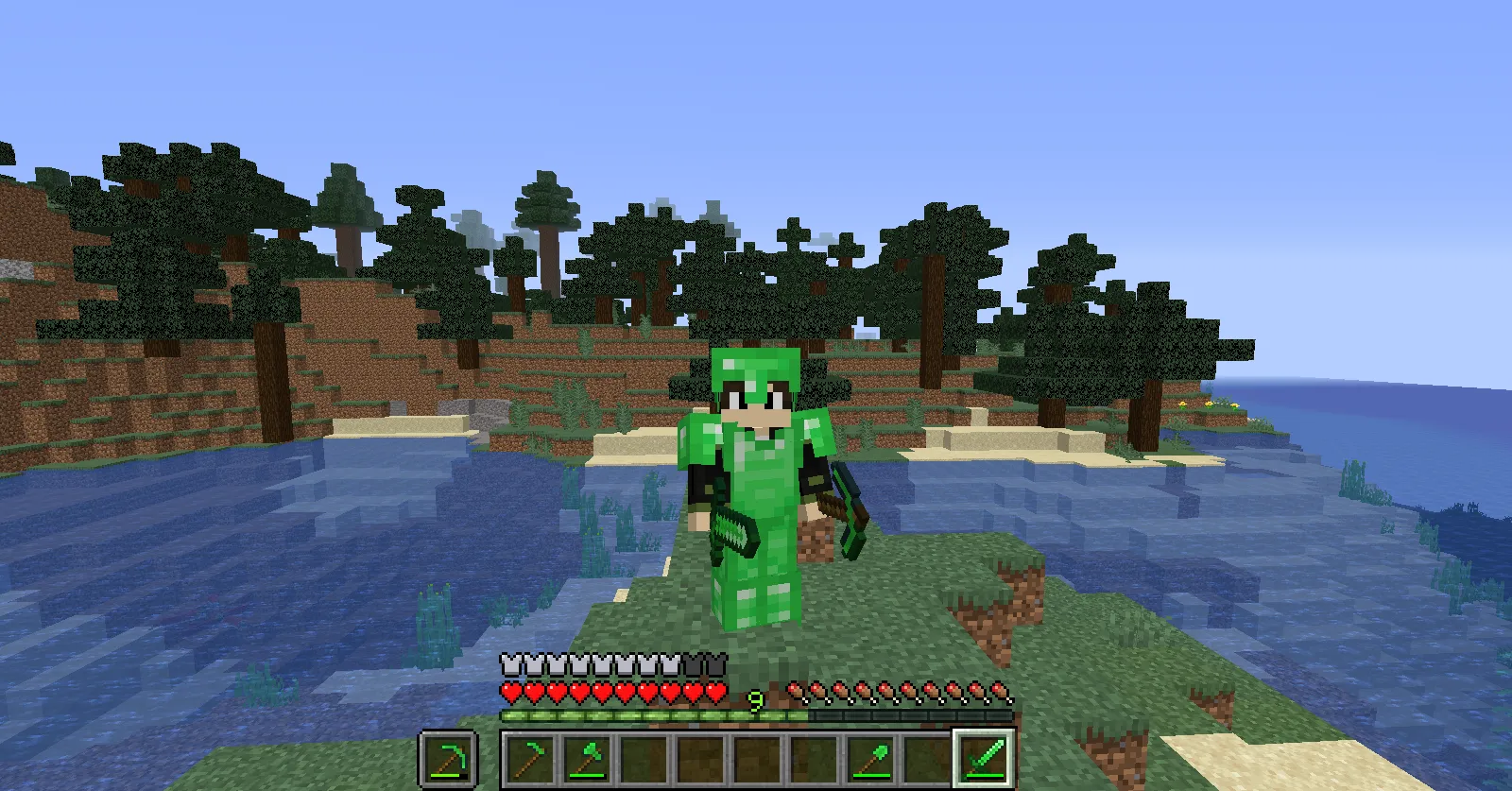Image resolution: width=1512 pixels, height=791 pixels.
Task: Click the first drumstick in the hunger bar
Action: [796, 689]
